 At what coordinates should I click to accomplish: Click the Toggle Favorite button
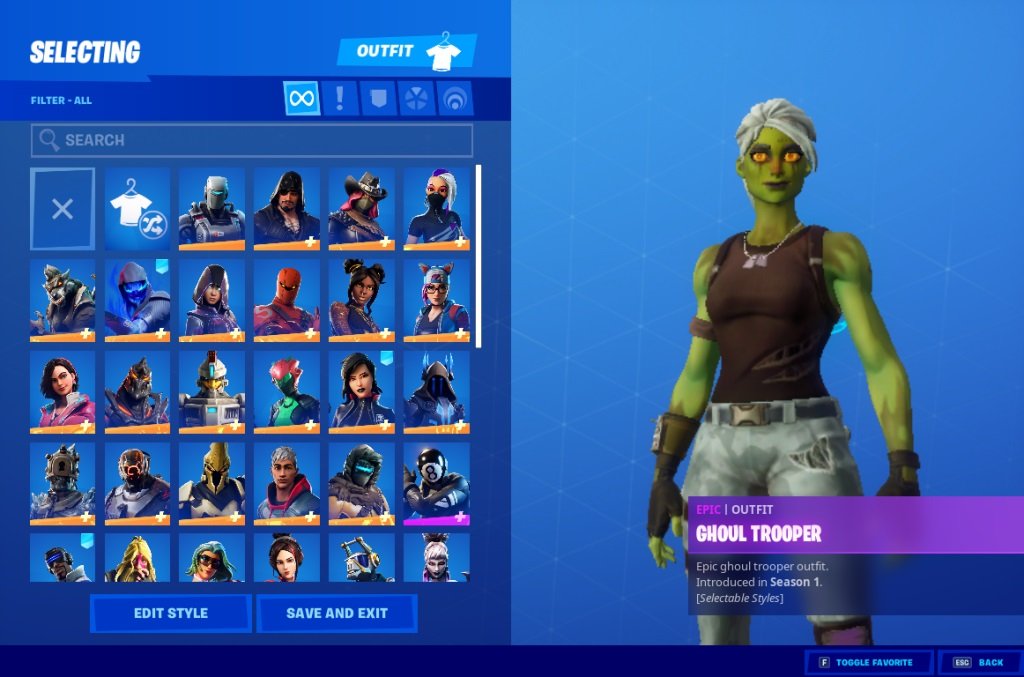click(x=868, y=662)
